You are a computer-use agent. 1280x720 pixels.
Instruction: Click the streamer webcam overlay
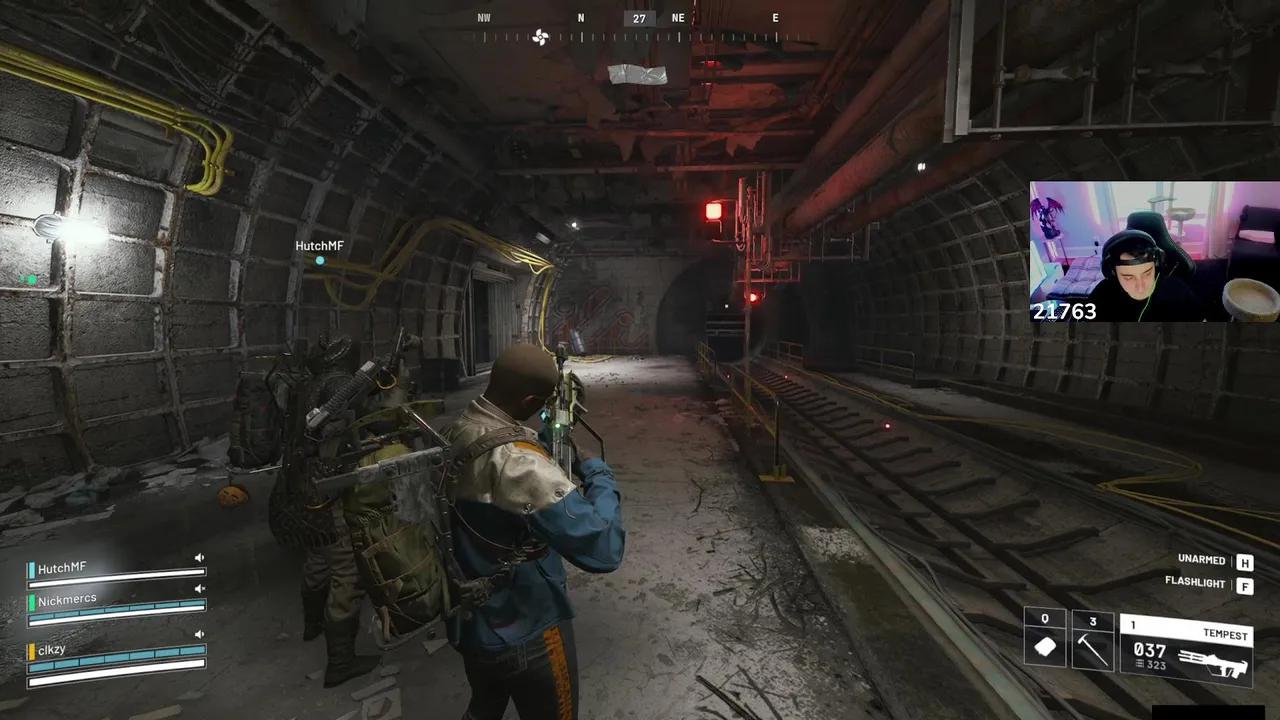pyautogui.click(x=1154, y=251)
